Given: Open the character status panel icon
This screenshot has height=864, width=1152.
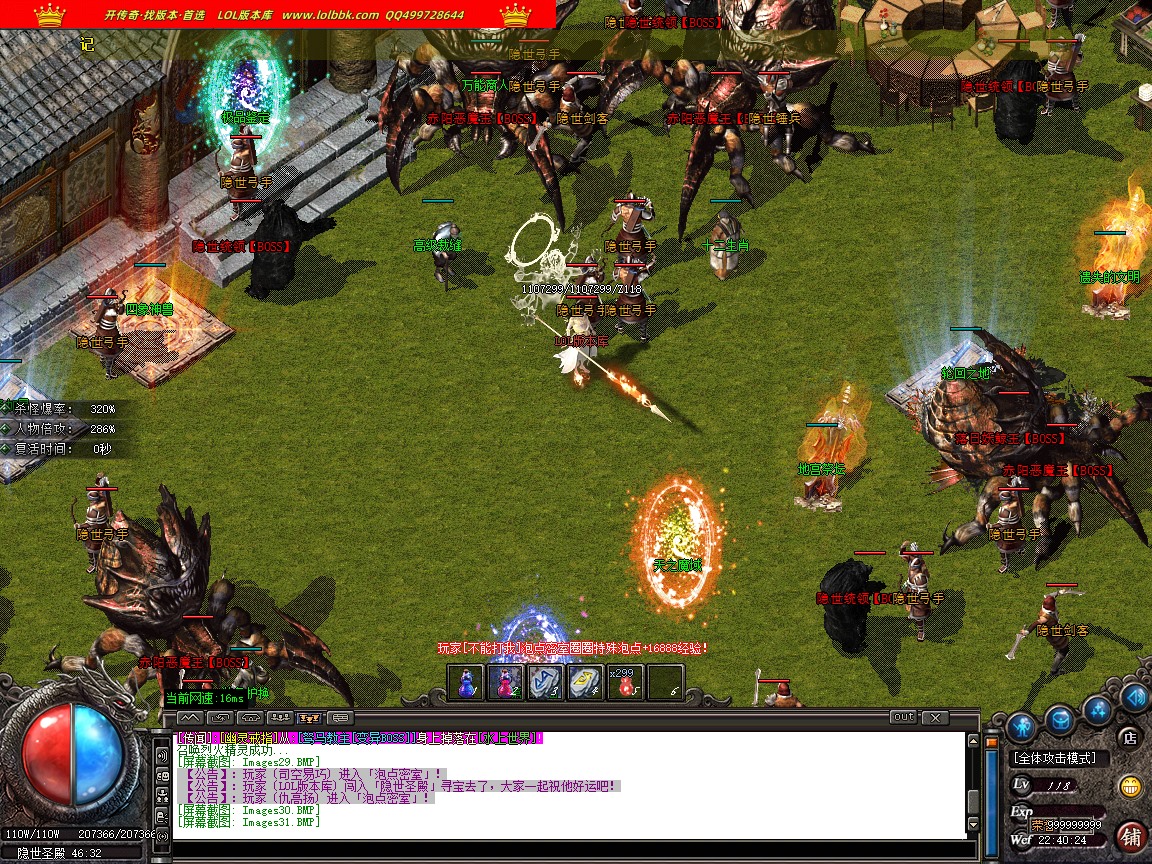Looking at the screenshot, I should tap(1020, 725).
